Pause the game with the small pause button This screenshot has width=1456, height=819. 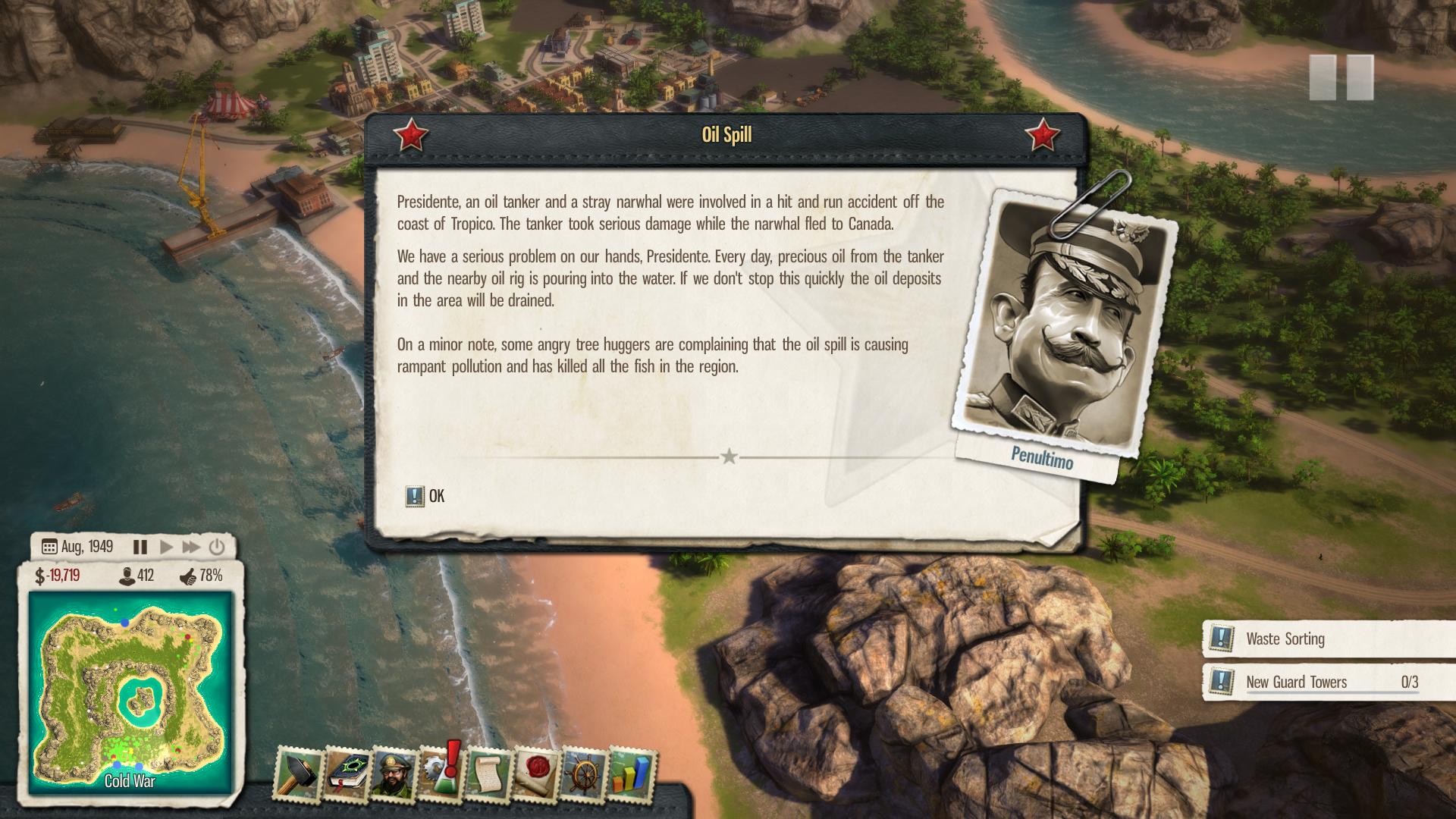(x=140, y=547)
